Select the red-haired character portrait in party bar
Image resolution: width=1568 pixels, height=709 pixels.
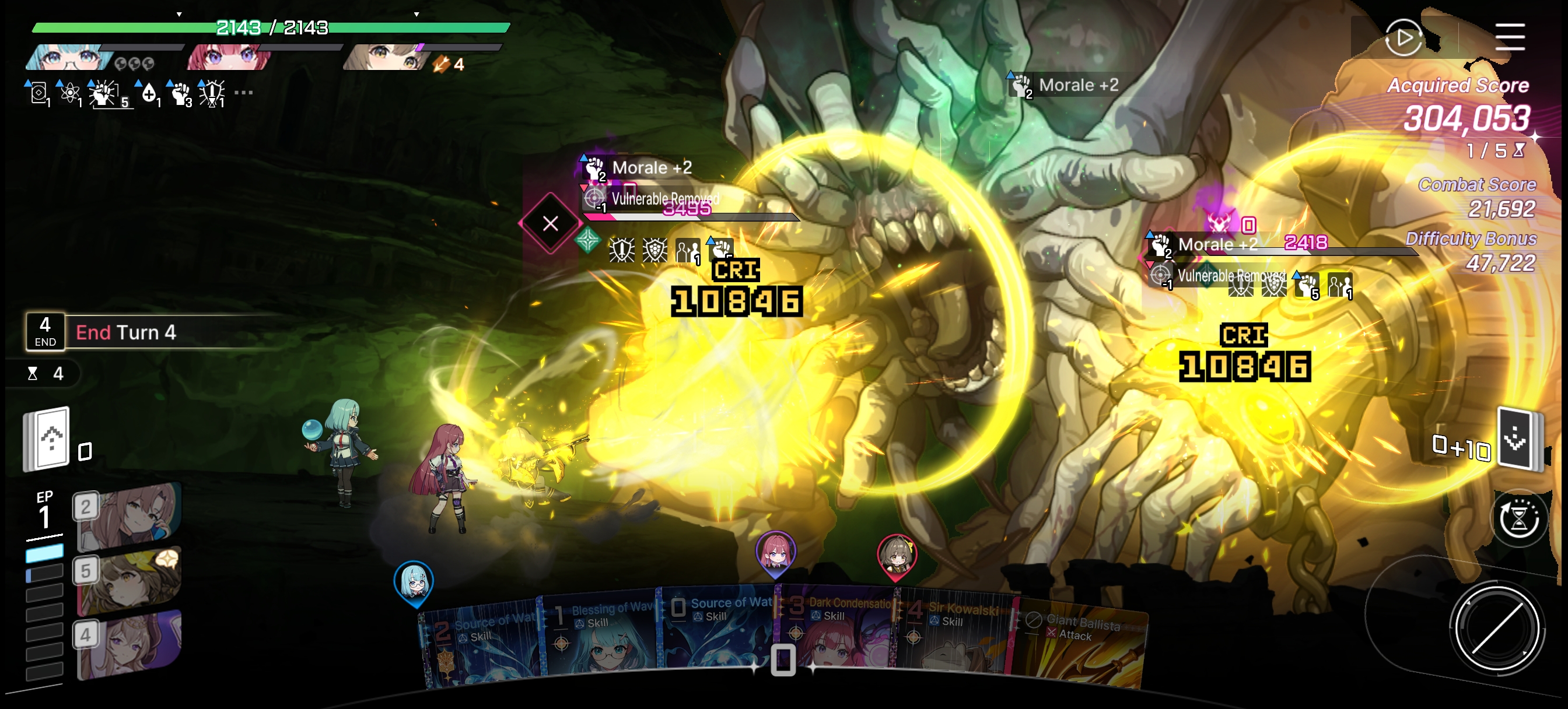point(228,58)
